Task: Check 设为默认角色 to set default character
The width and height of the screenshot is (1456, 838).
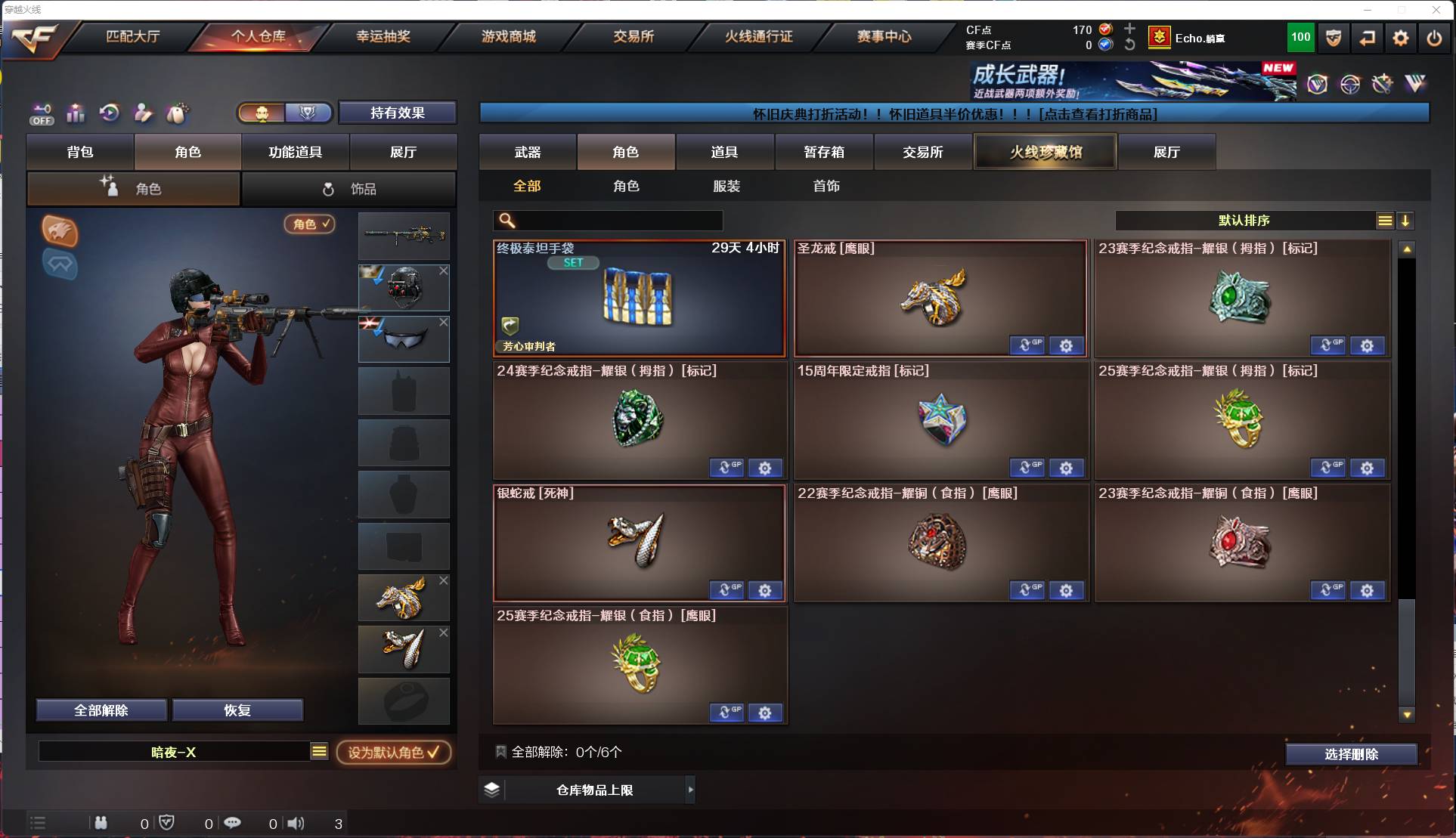Action: (394, 752)
